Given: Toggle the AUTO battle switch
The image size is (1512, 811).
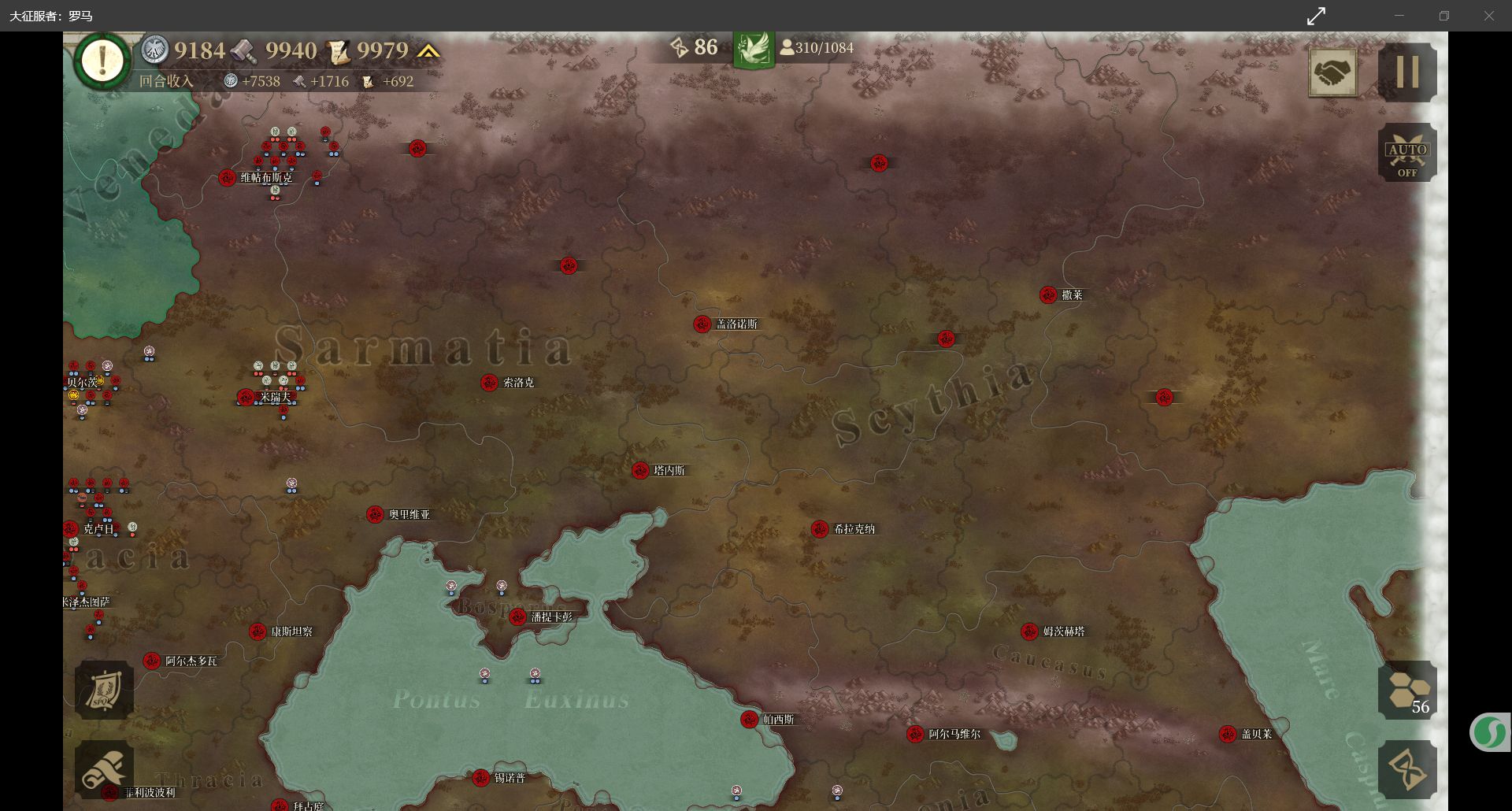Looking at the screenshot, I should click(x=1407, y=153).
